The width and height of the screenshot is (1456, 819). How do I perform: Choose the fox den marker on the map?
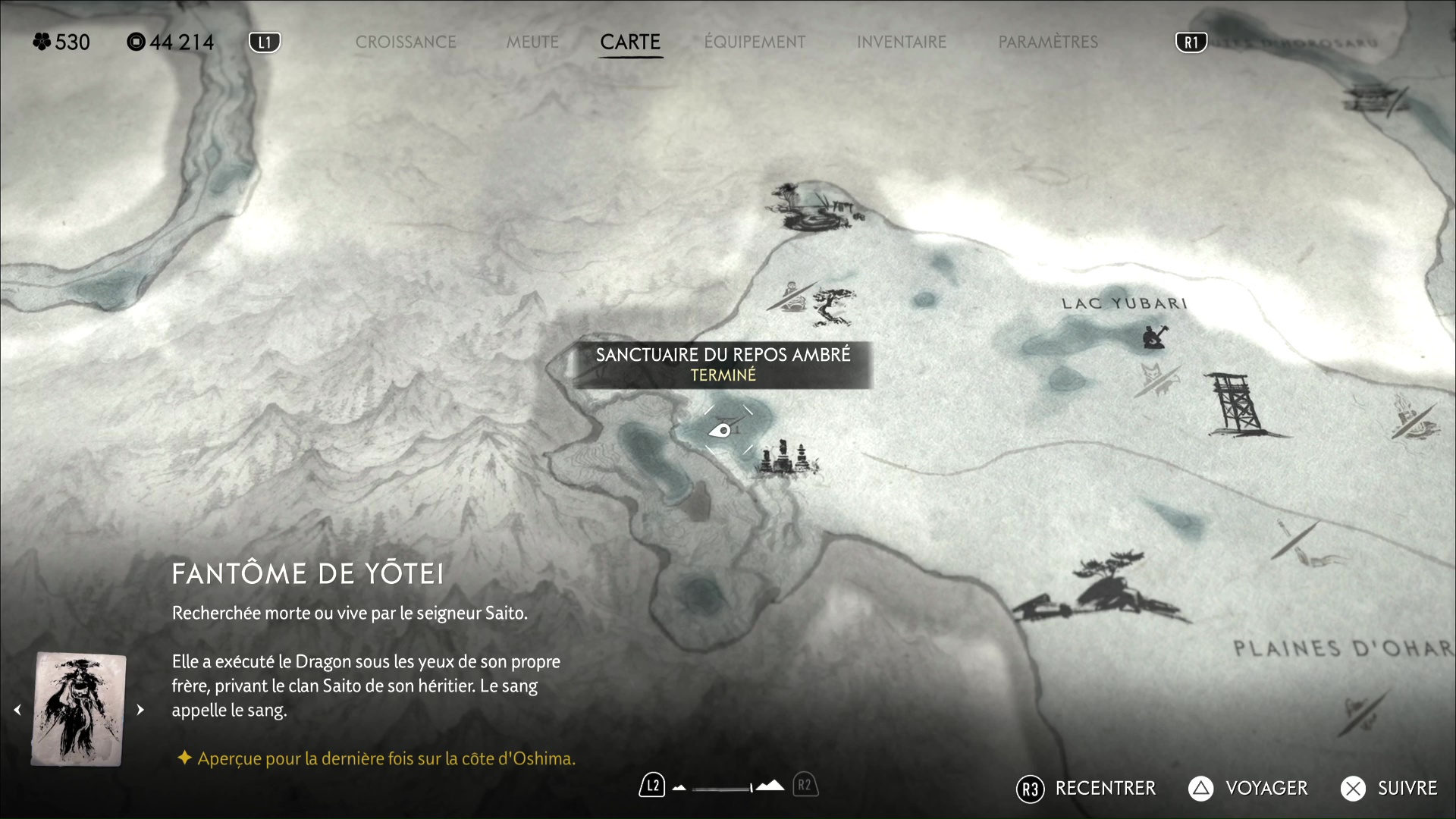tap(1156, 377)
